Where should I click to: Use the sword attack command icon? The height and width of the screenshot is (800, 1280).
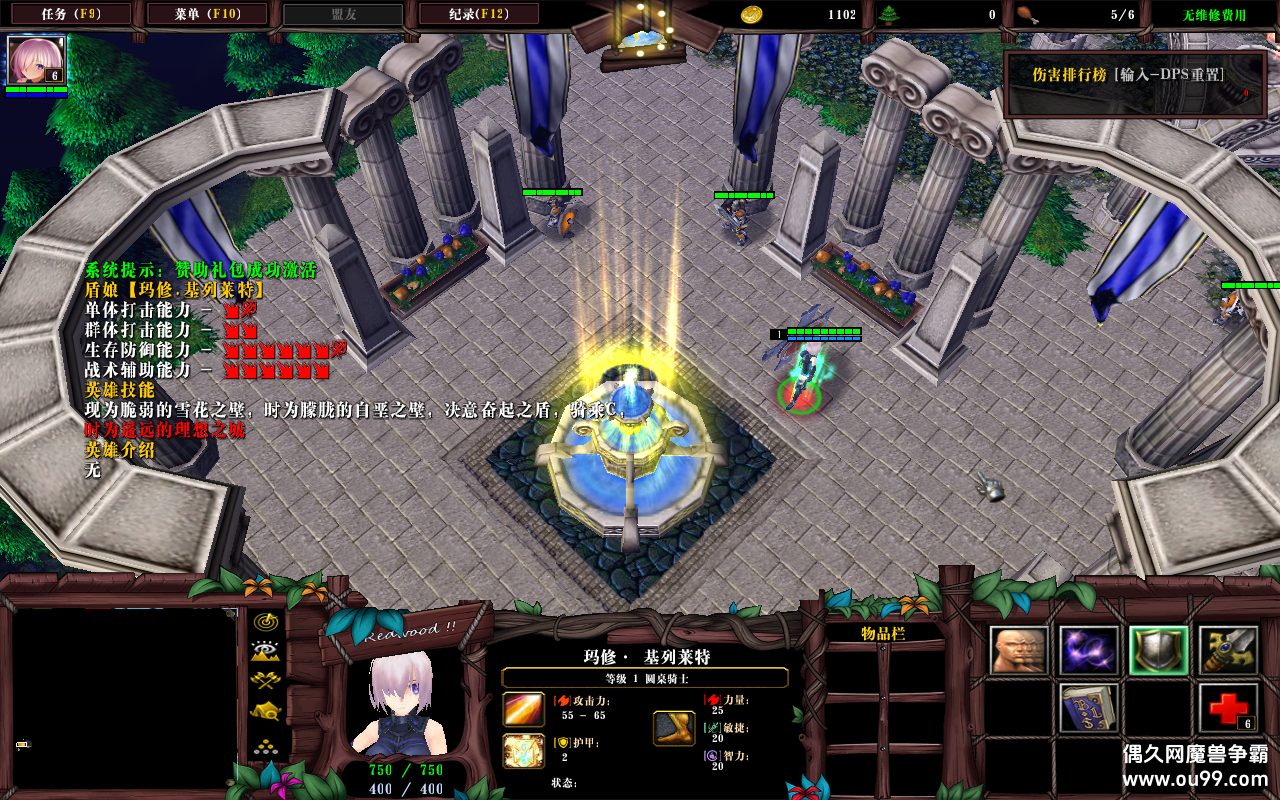(1228, 651)
